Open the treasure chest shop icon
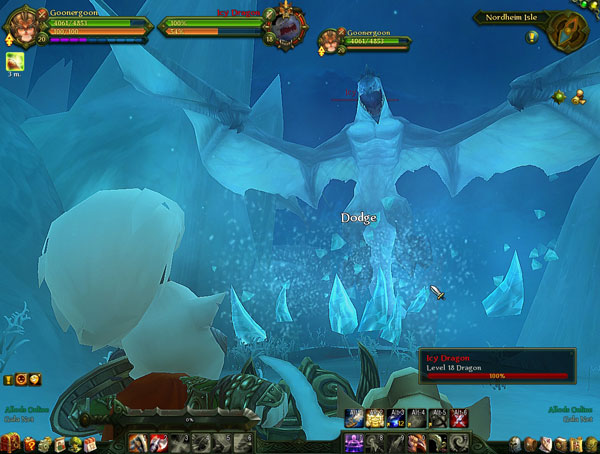Viewport: 600px width, 454px height. tap(12, 443)
